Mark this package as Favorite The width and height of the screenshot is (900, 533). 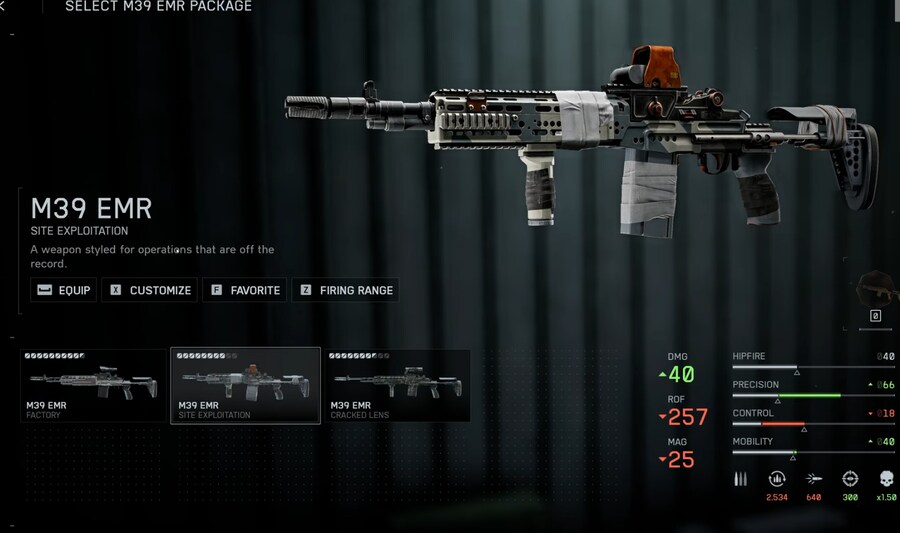point(244,290)
